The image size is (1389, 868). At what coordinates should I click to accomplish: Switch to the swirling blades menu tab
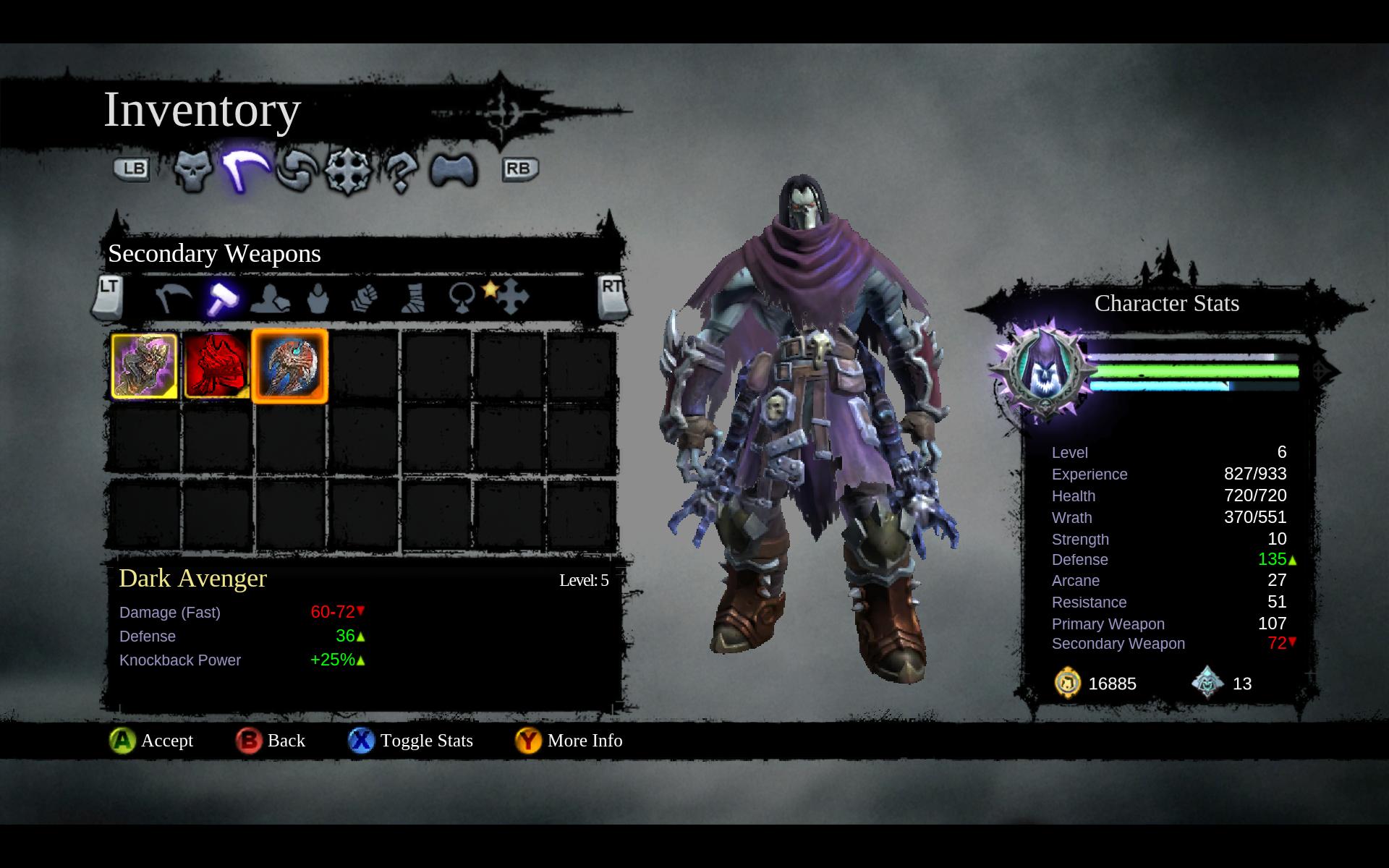(297, 171)
